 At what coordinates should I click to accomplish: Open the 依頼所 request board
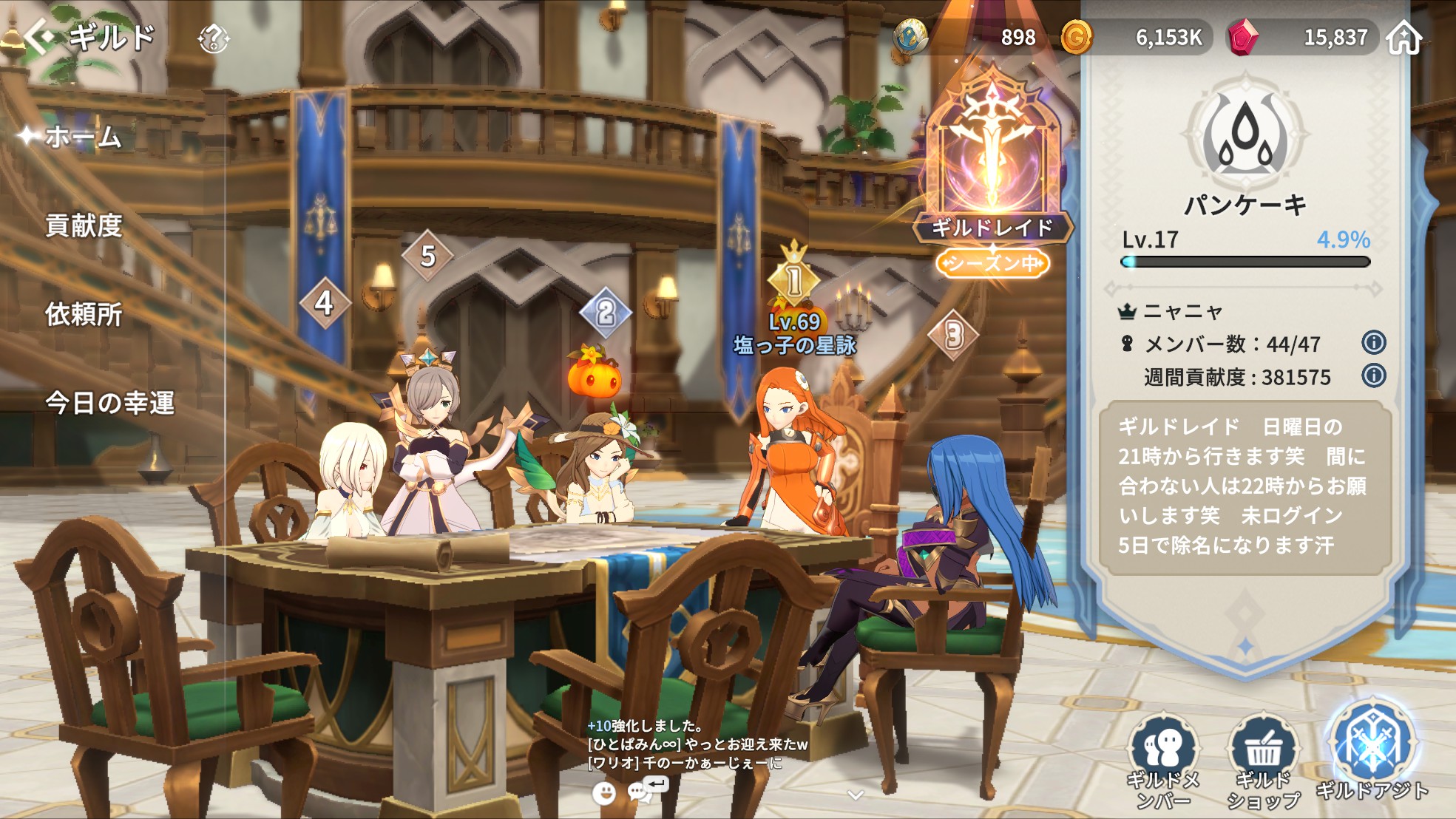[84, 314]
